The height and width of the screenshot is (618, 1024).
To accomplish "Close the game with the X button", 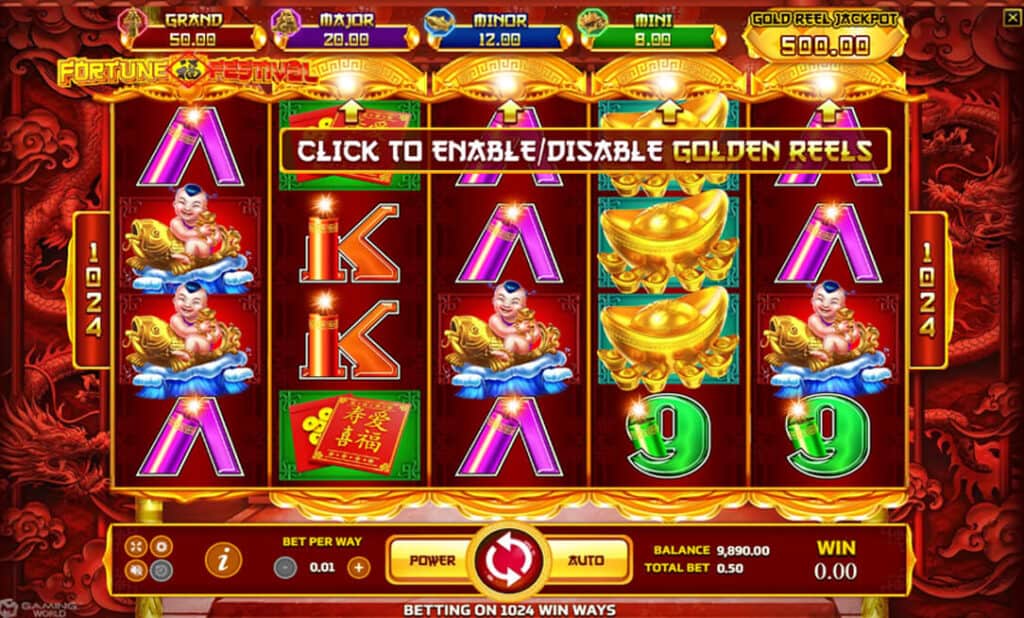I will [1012, 18].
